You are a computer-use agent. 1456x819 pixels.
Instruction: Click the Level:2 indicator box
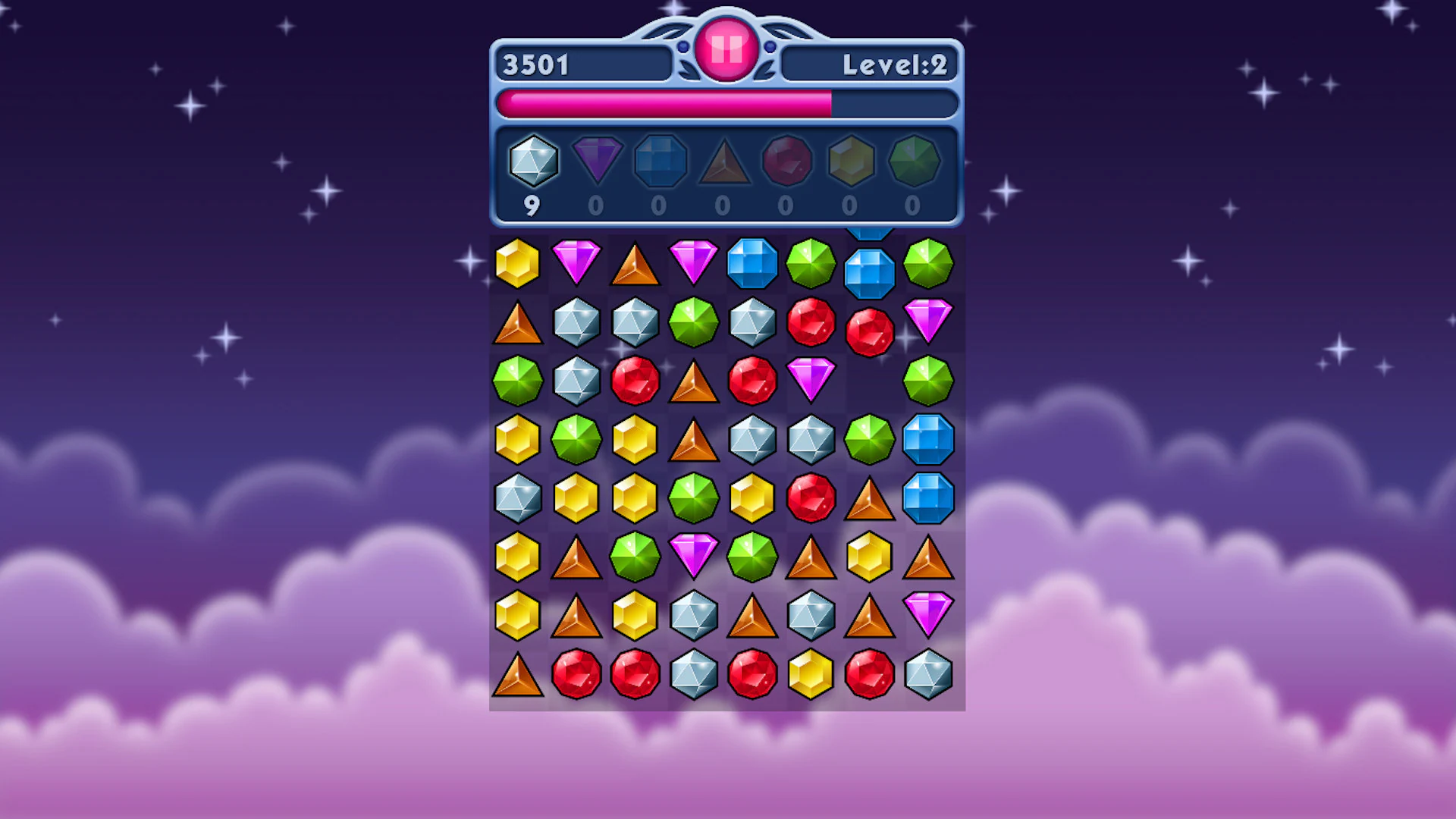click(870, 64)
